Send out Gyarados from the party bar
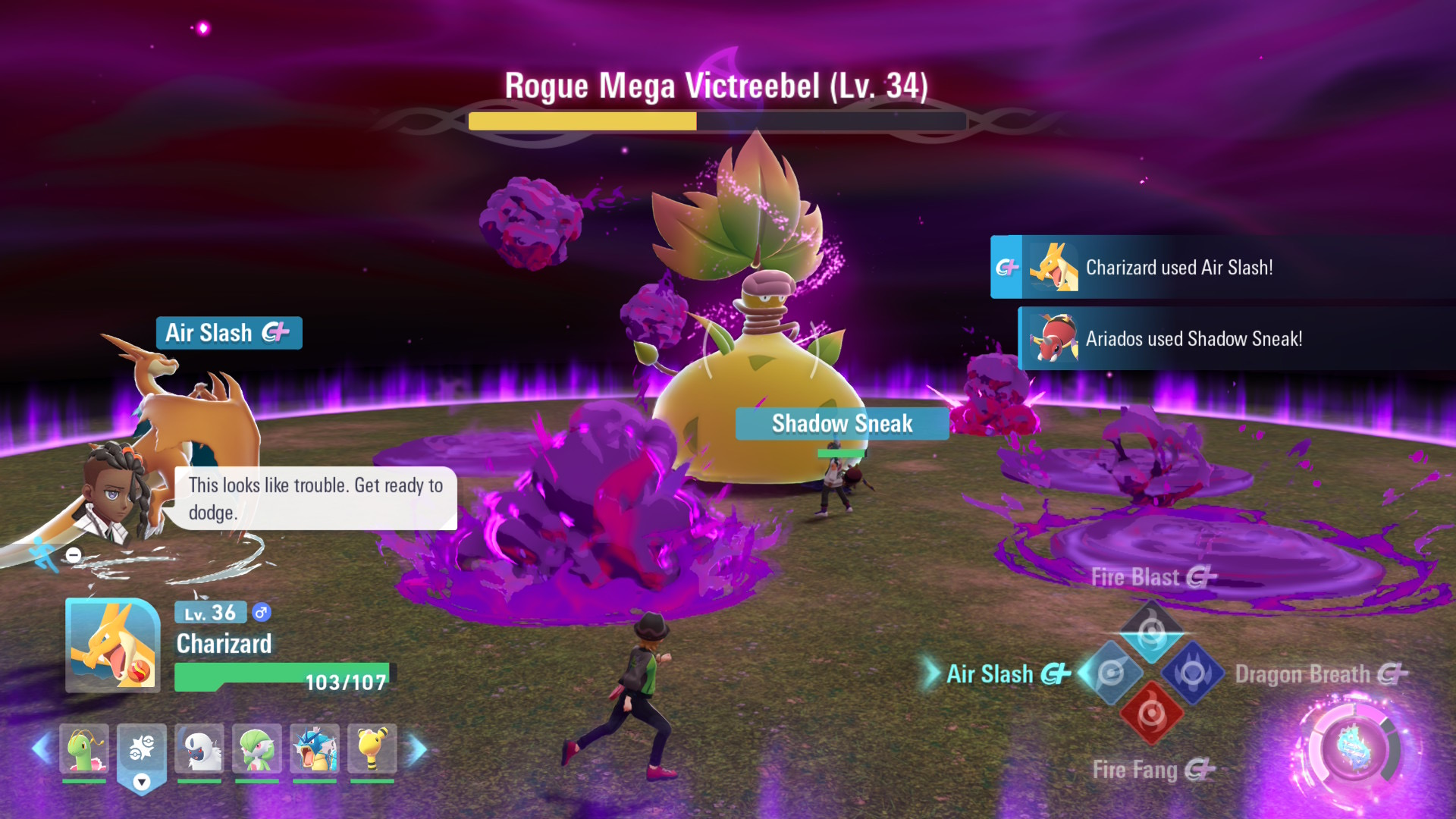The image size is (1456, 819). [315, 748]
